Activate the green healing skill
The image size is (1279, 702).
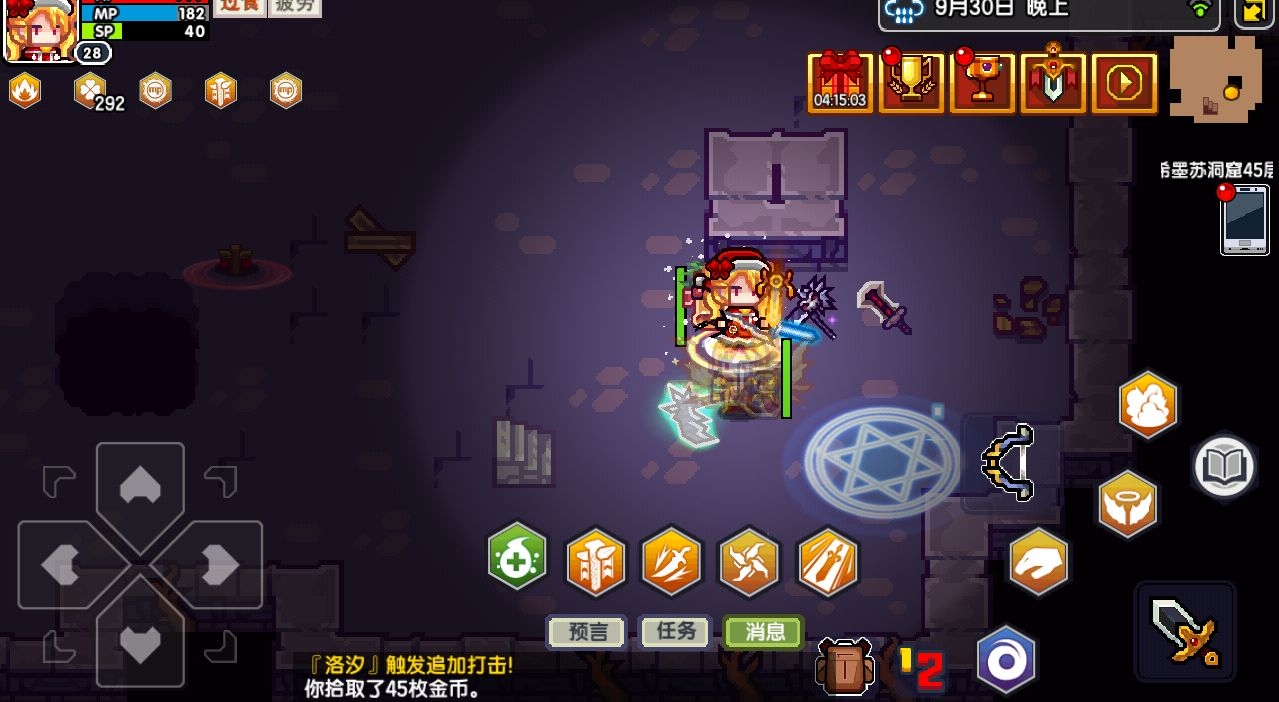tap(518, 558)
